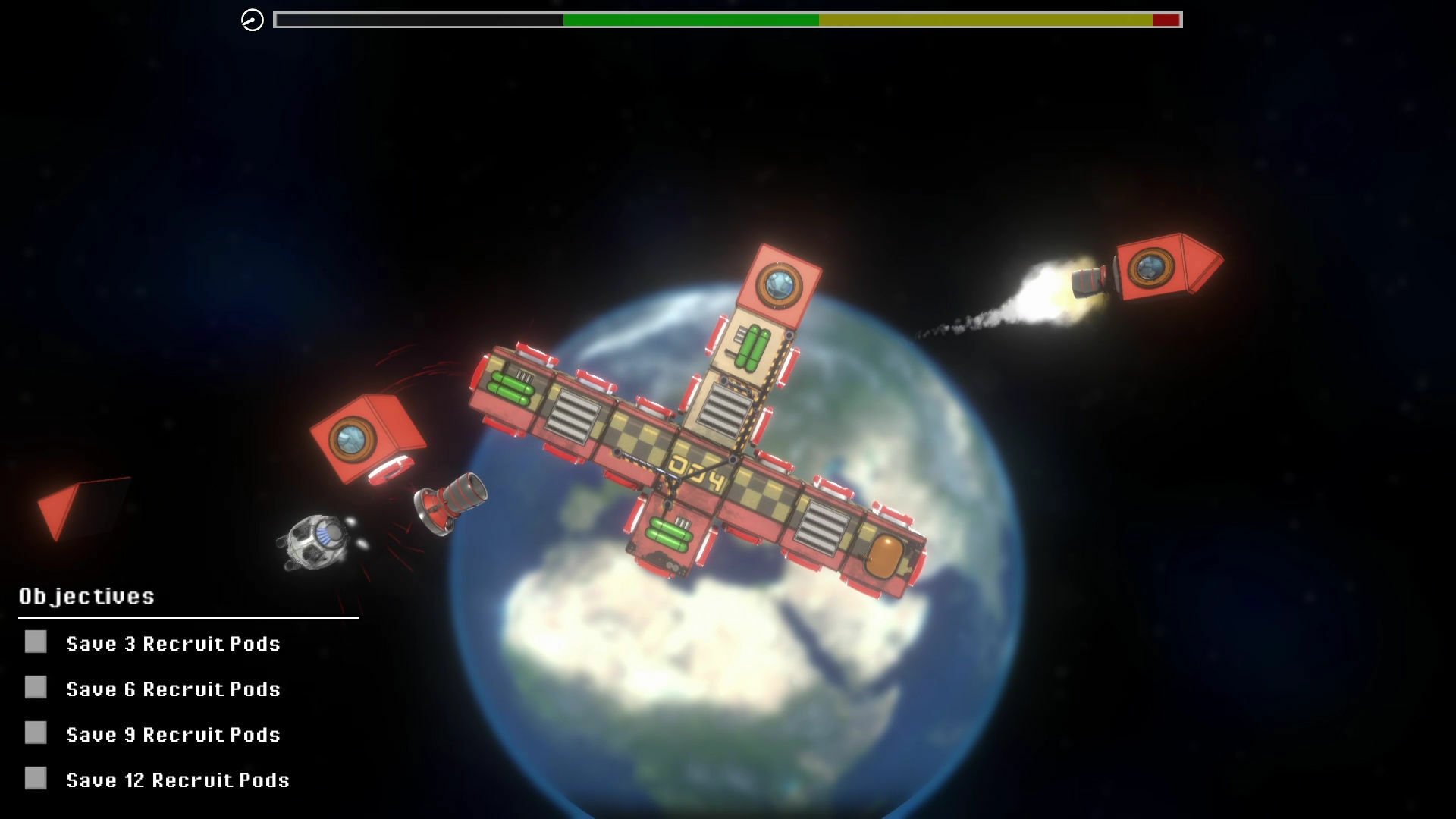Click the green segment of the top fuel bar
The image size is (1456, 819).
click(690, 20)
